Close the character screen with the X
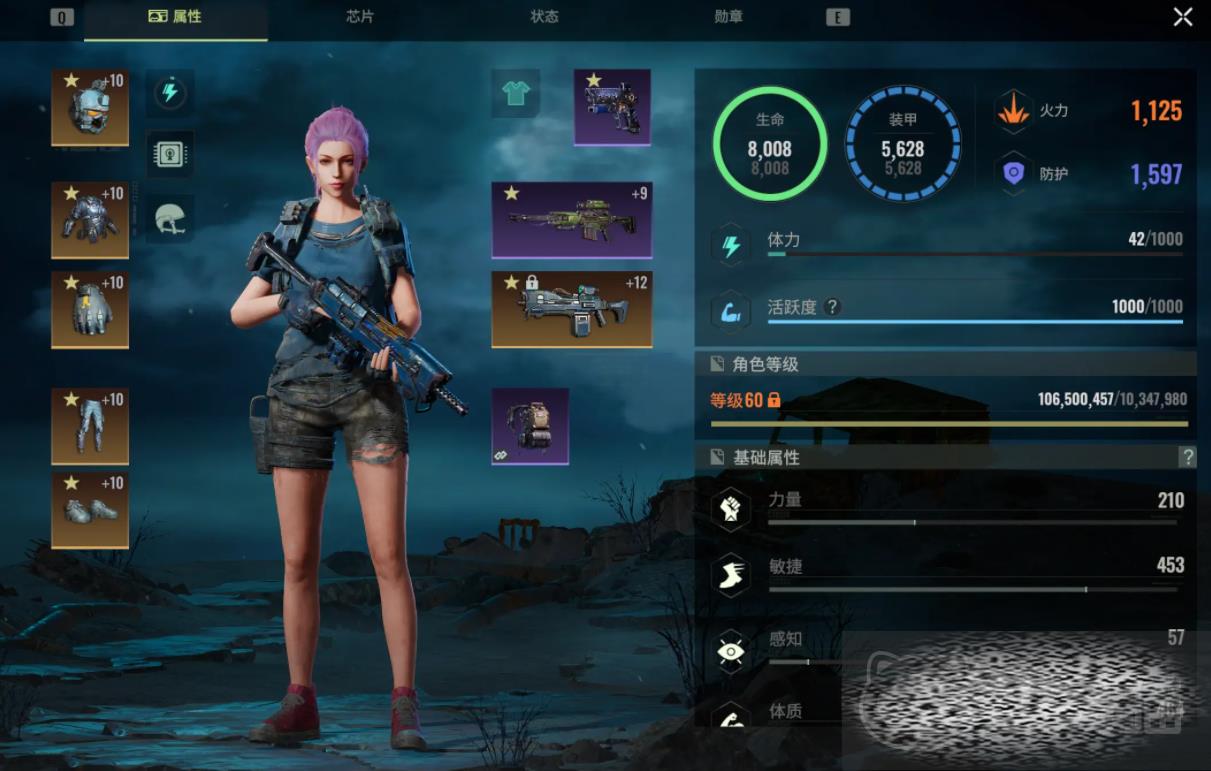1211x771 pixels. tap(1183, 17)
